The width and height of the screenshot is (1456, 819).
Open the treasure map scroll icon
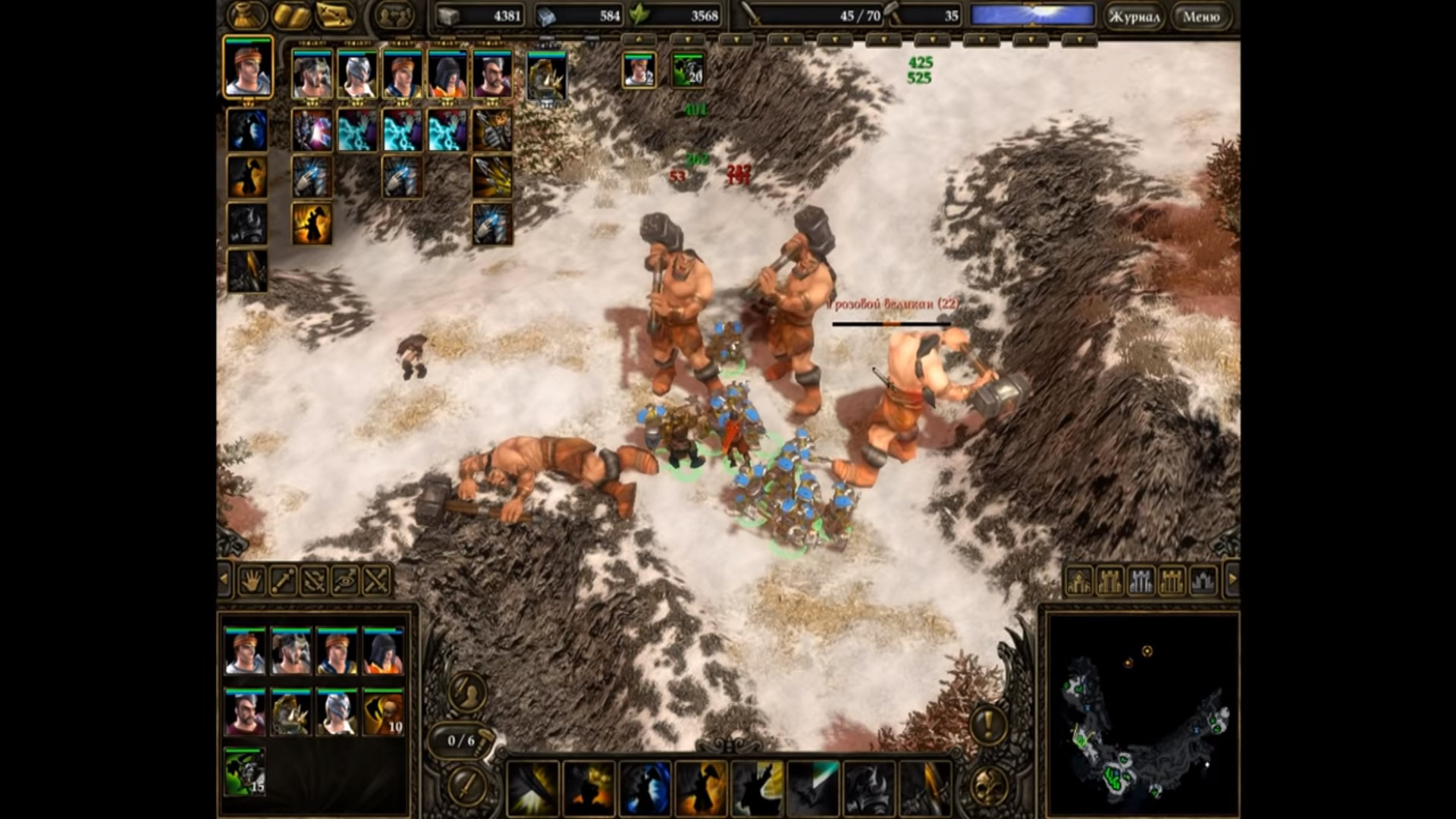point(335,15)
